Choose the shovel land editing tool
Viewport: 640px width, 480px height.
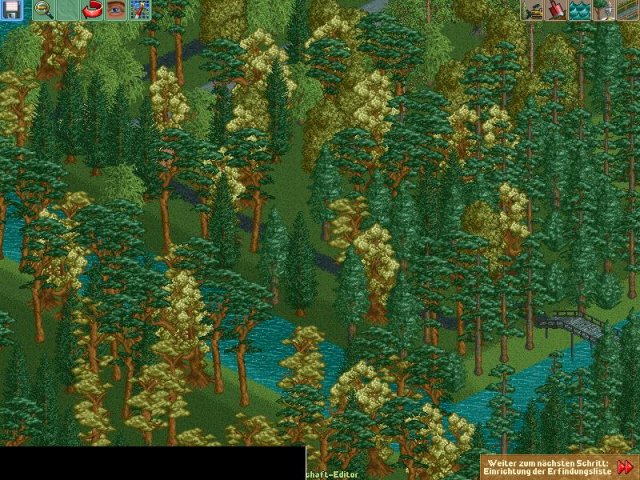557,11
